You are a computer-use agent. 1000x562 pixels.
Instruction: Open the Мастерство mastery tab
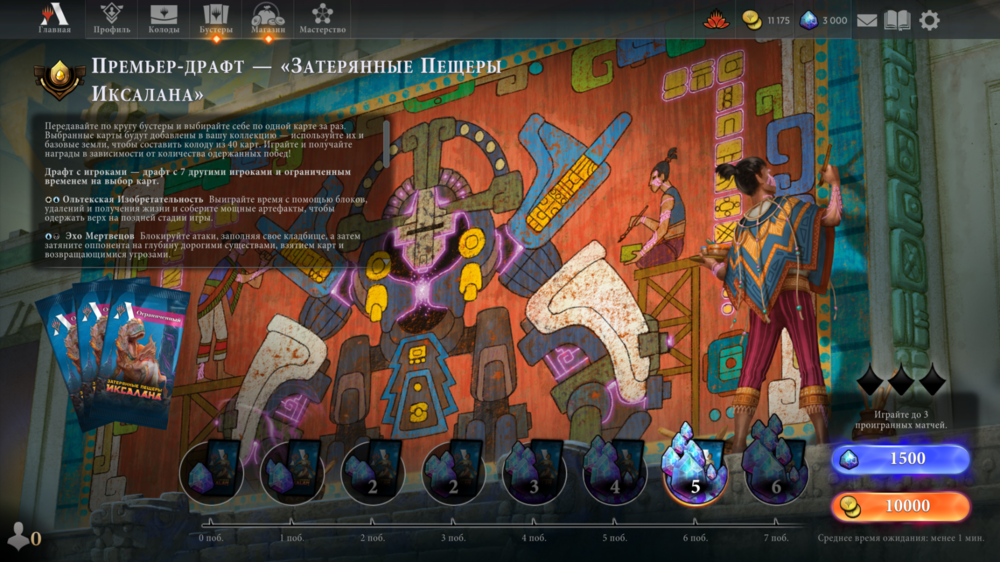322,19
